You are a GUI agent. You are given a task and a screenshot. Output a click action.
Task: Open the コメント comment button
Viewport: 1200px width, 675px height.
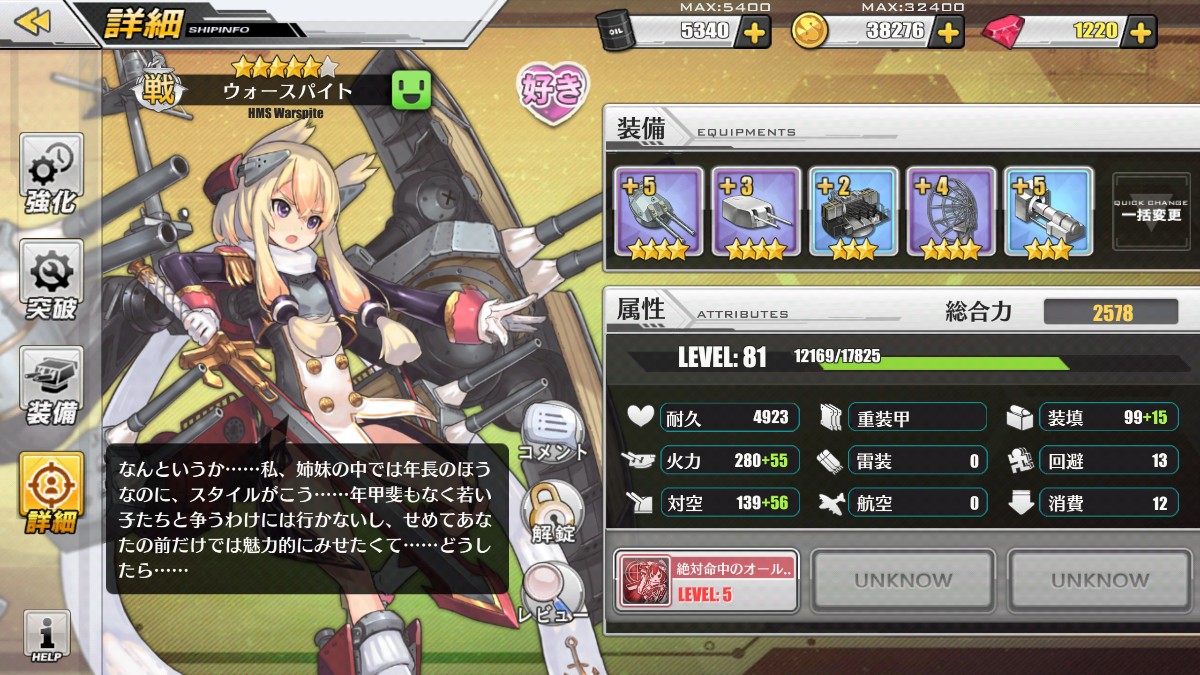click(552, 433)
